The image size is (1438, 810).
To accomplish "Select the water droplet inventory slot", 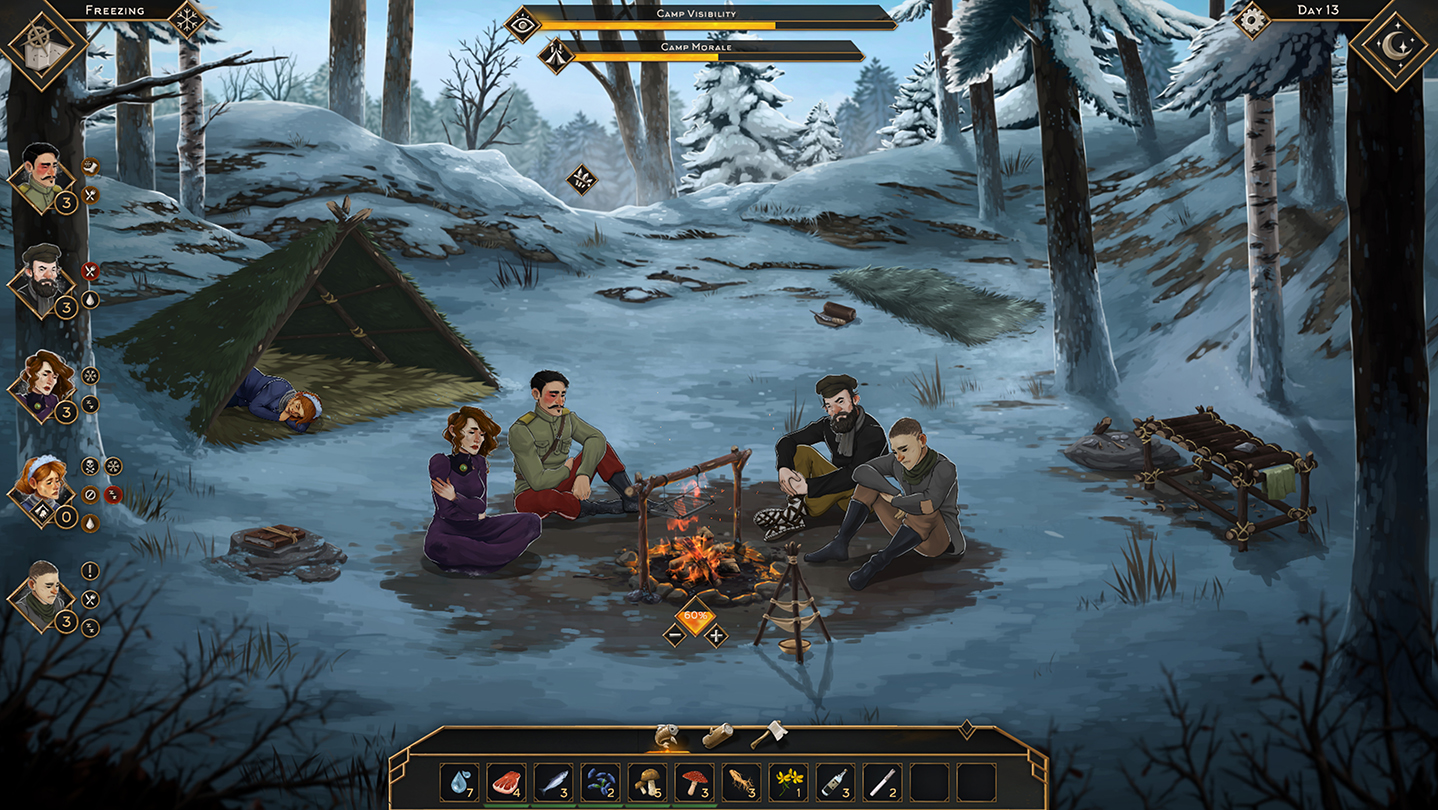I will coord(460,782).
